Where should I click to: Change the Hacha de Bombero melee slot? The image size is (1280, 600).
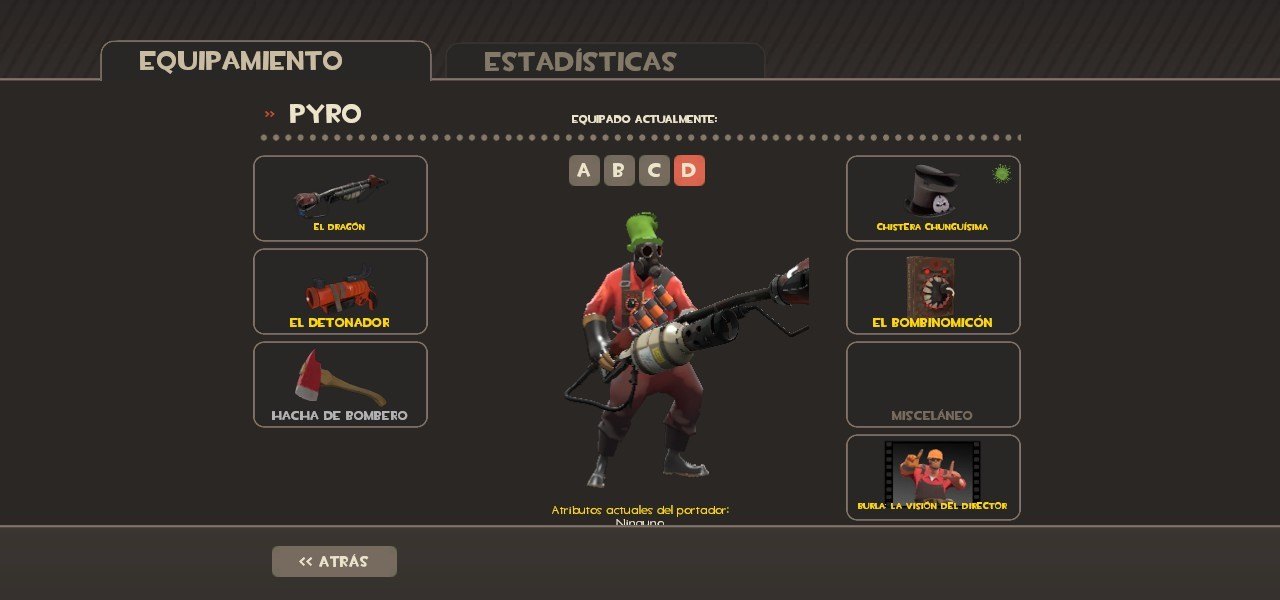(x=340, y=384)
